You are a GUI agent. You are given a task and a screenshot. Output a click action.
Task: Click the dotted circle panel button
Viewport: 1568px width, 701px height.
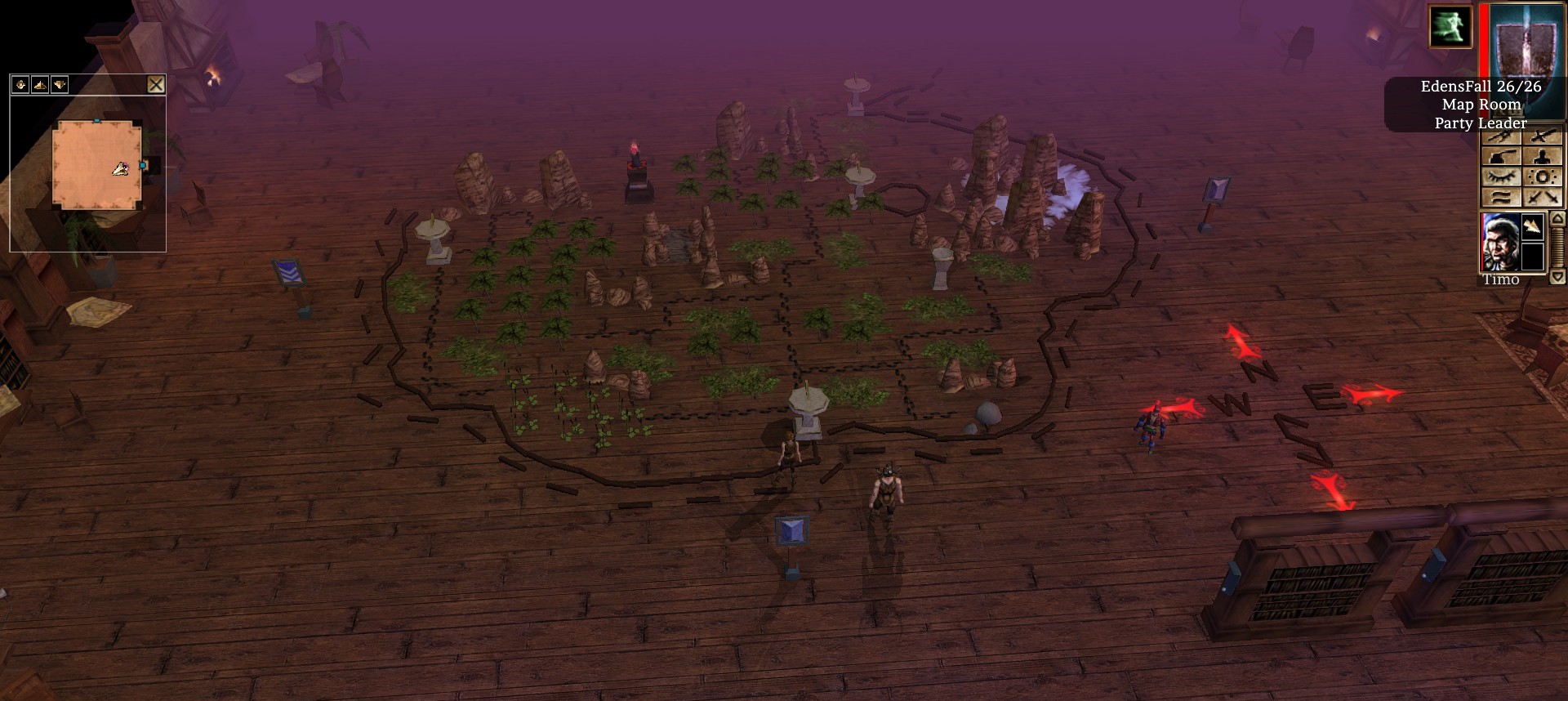click(x=1543, y=177)
